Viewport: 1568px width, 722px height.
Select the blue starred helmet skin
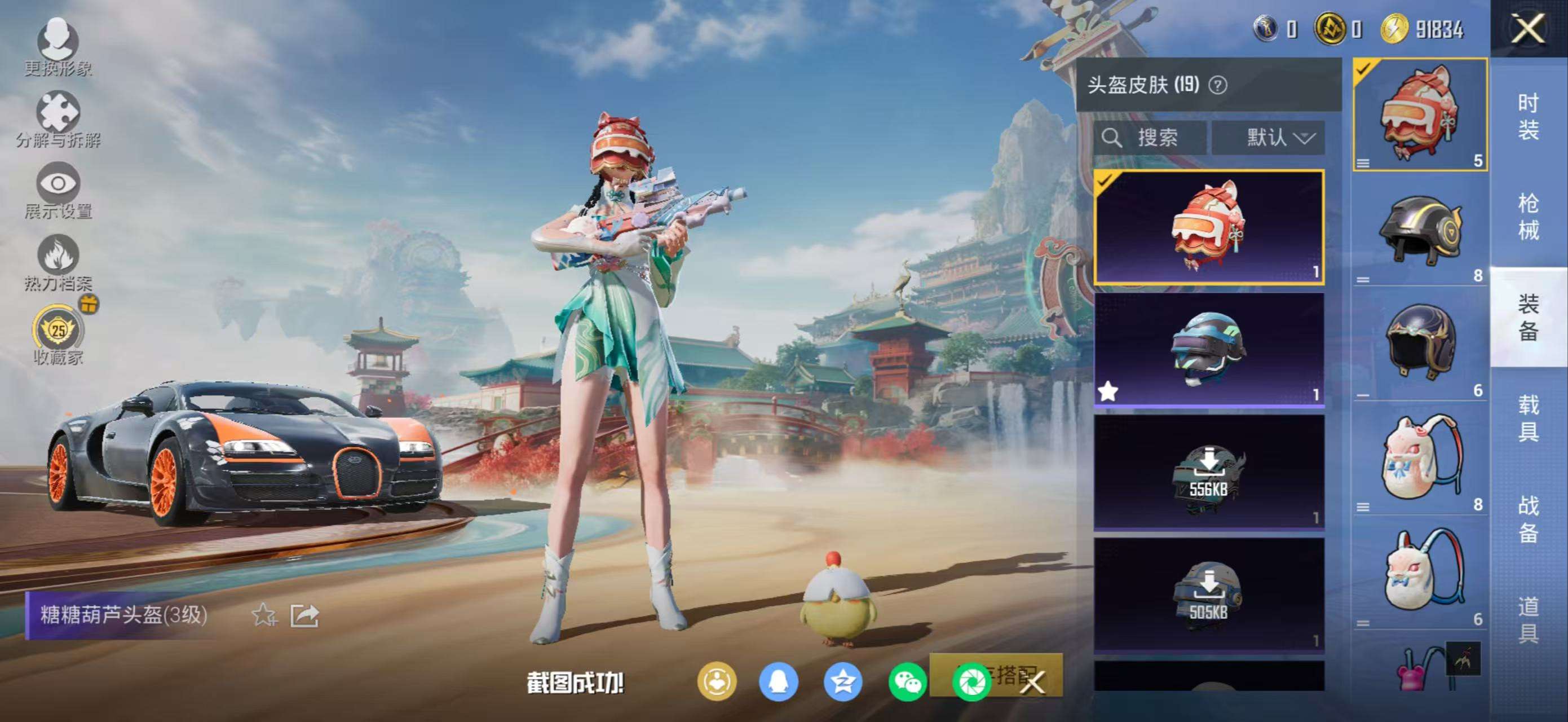click(x=1209, y=348)
